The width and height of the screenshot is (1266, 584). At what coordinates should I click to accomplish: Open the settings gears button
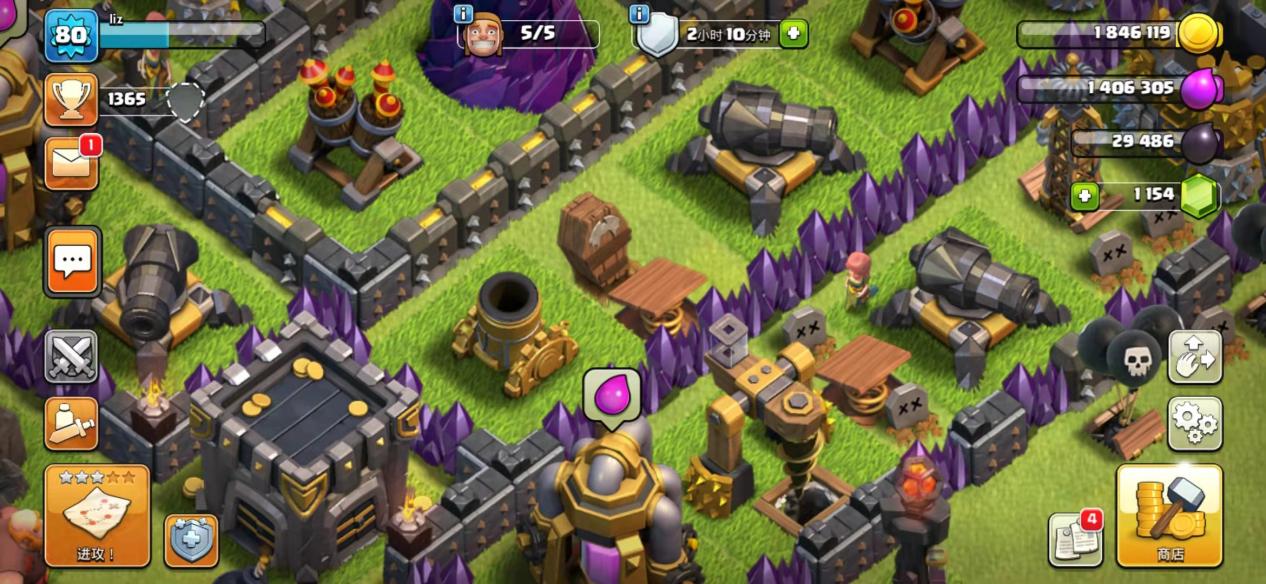[1194, 424]
